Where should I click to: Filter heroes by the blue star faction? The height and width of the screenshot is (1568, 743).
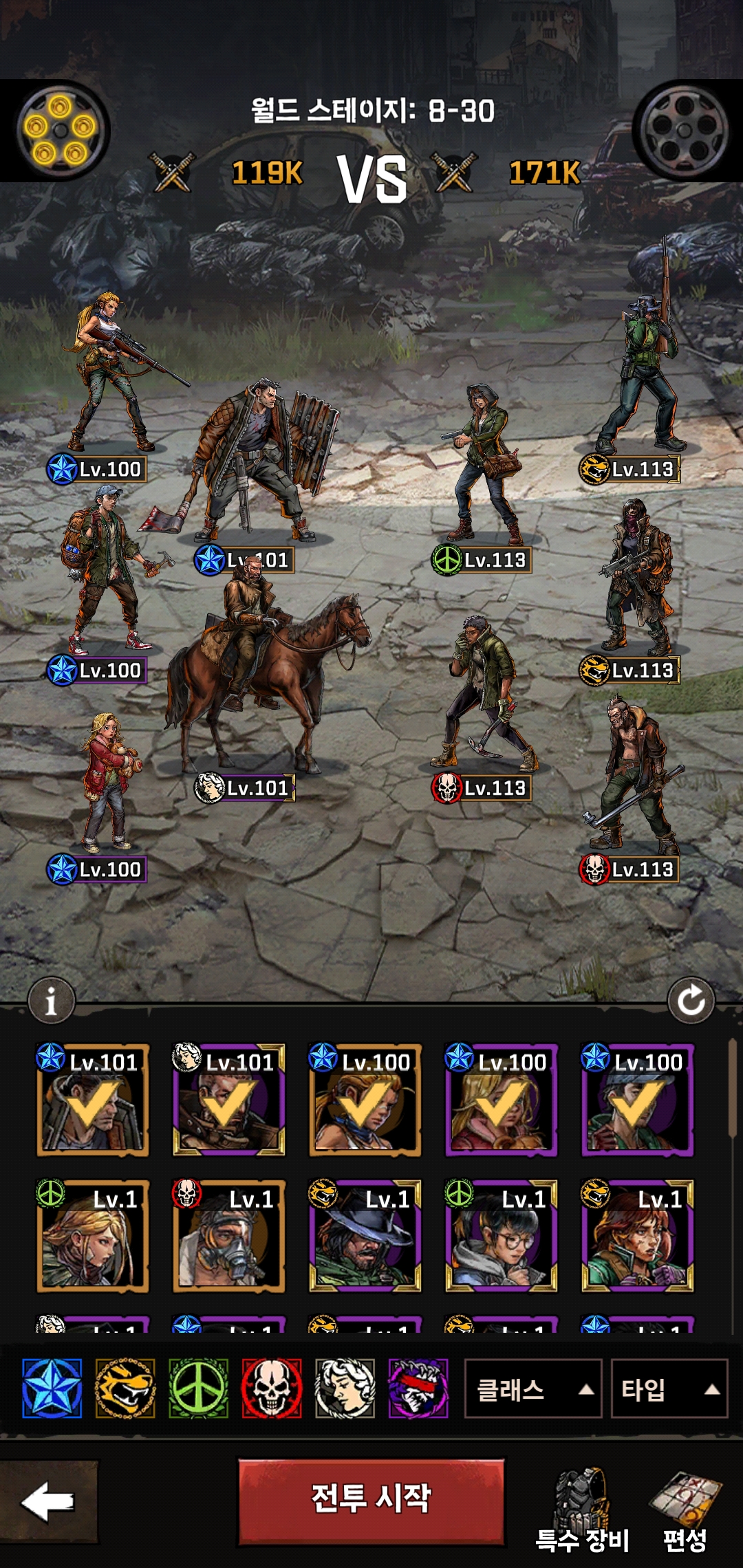[x=52, y=1389]
